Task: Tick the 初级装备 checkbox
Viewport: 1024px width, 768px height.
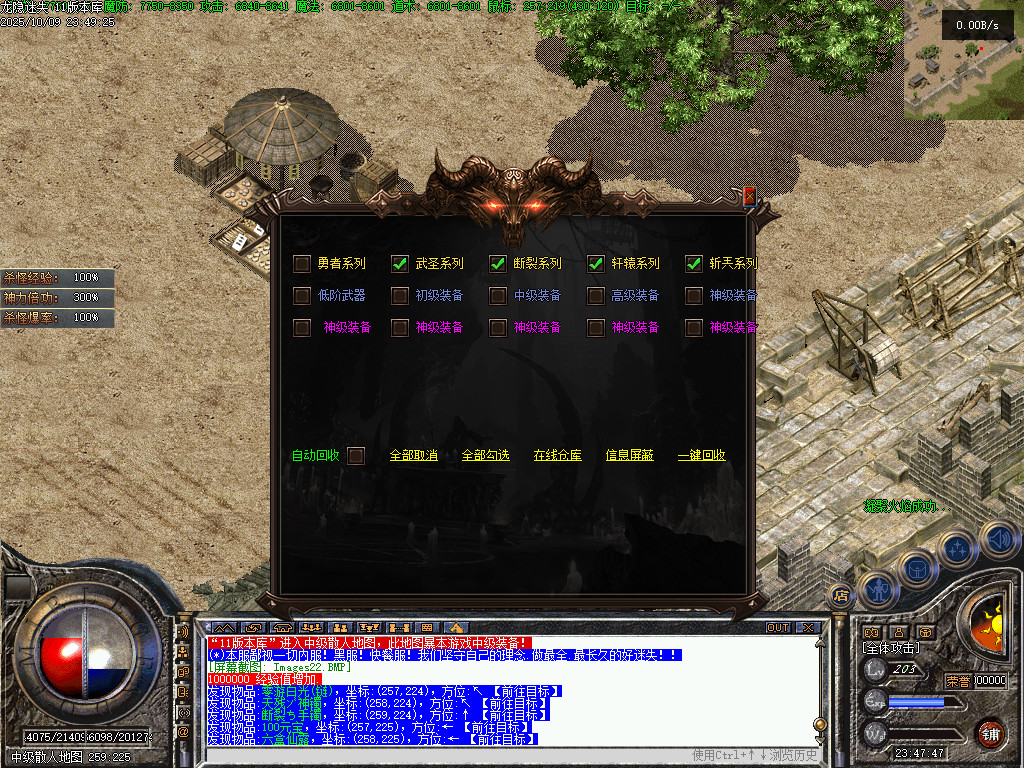Action: pos(400,296)
